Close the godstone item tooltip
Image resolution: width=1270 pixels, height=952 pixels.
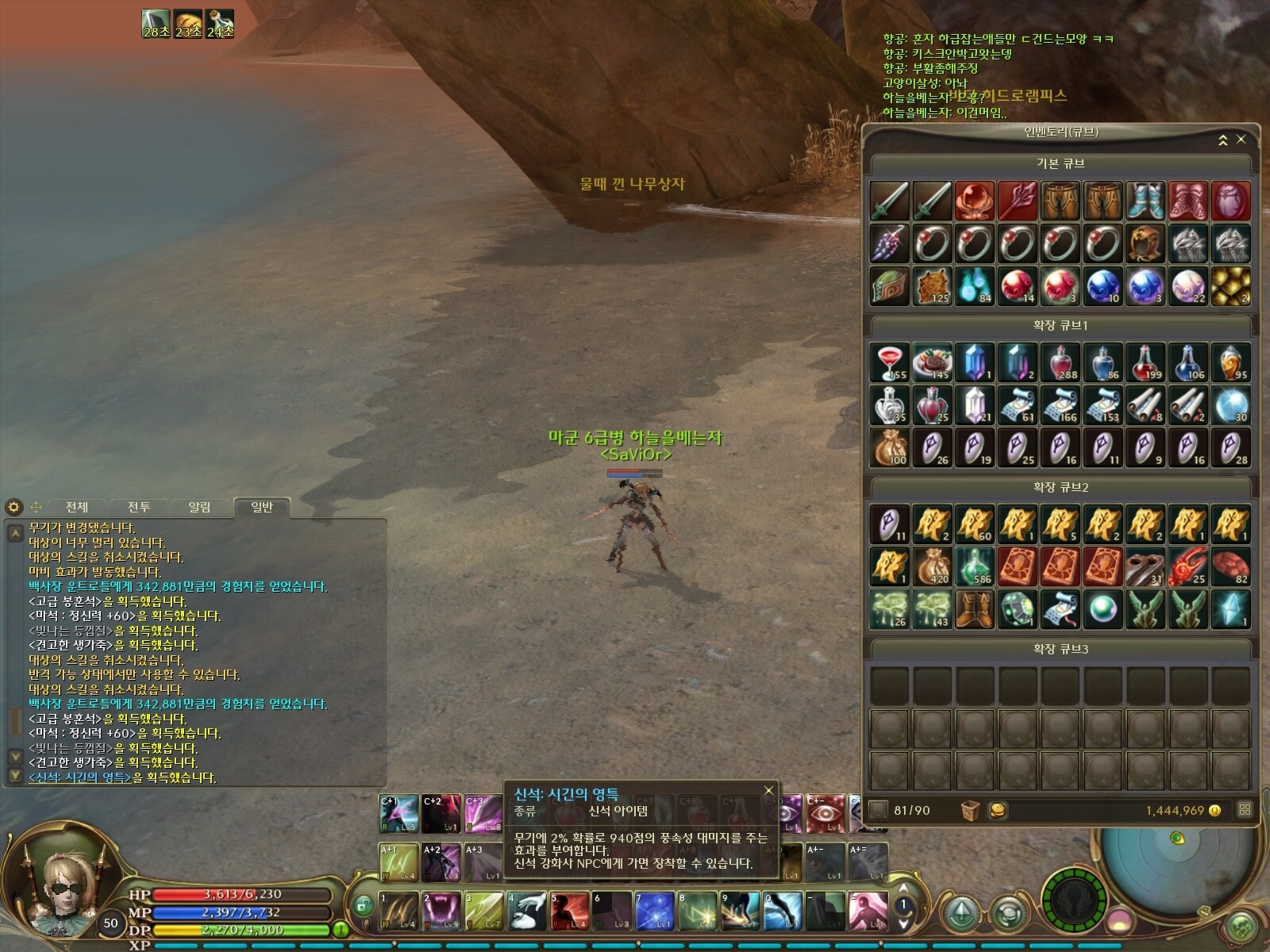tap(768, 790)
